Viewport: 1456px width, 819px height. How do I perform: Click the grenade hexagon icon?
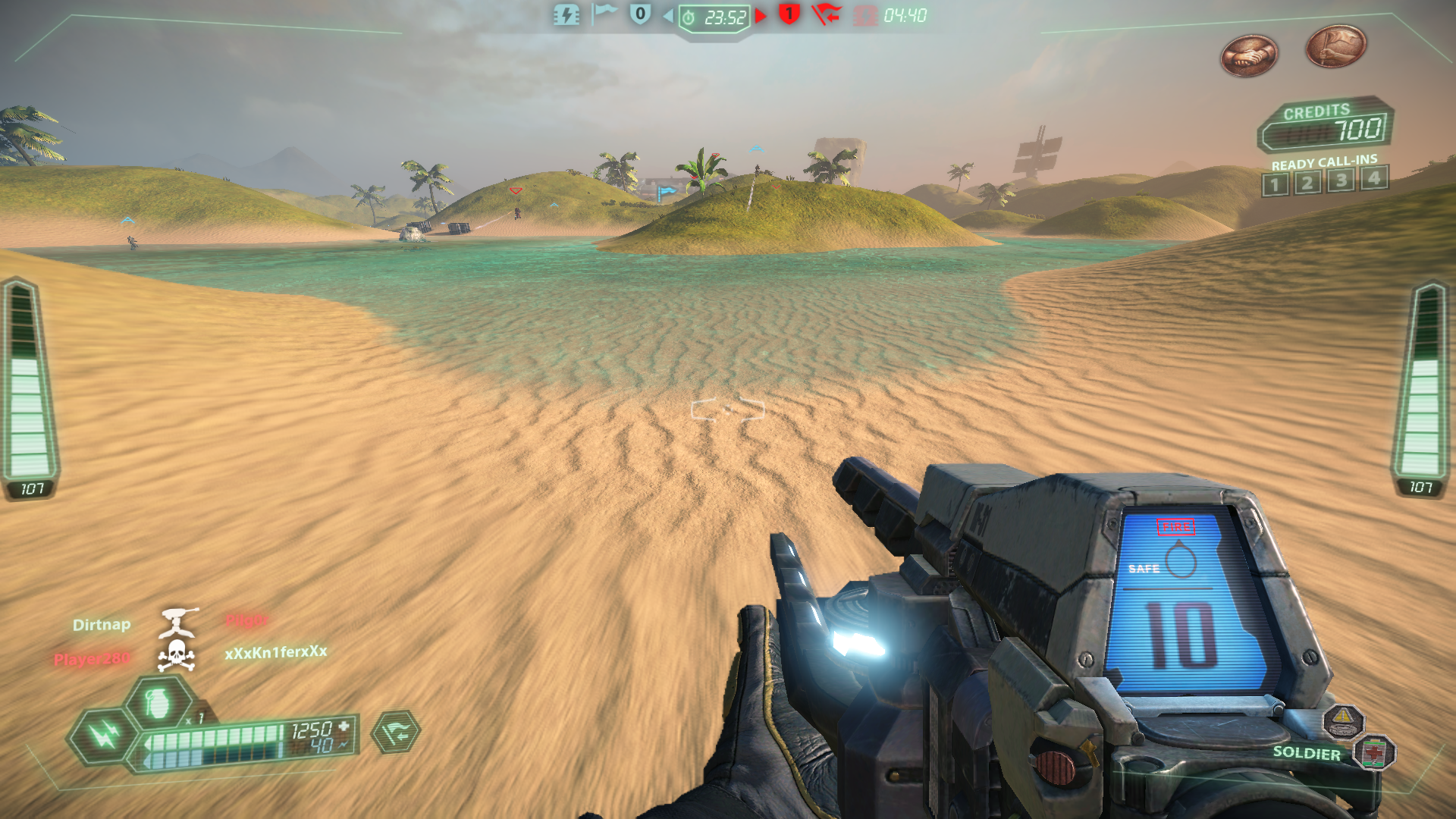pyautogui.click(x=158, y=703)
